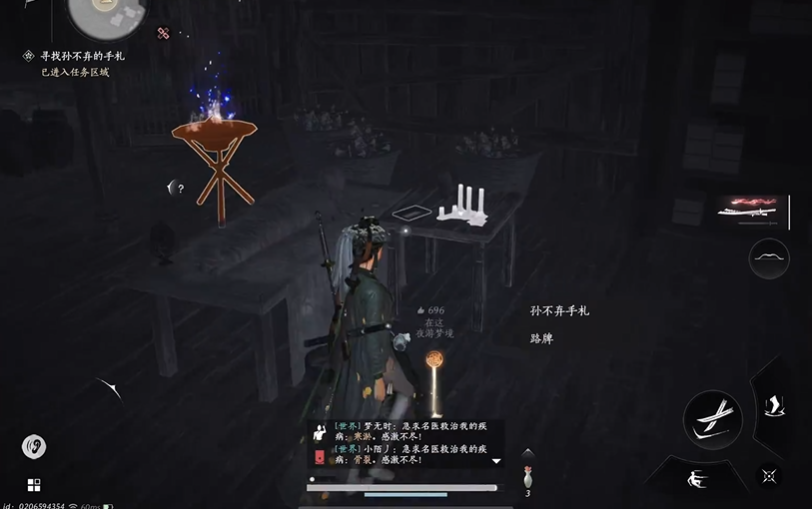Pick up 孙不弃手札 interaction option
Image resolution: width=812 pixels, height=509 pixels.
coord(560,311)
